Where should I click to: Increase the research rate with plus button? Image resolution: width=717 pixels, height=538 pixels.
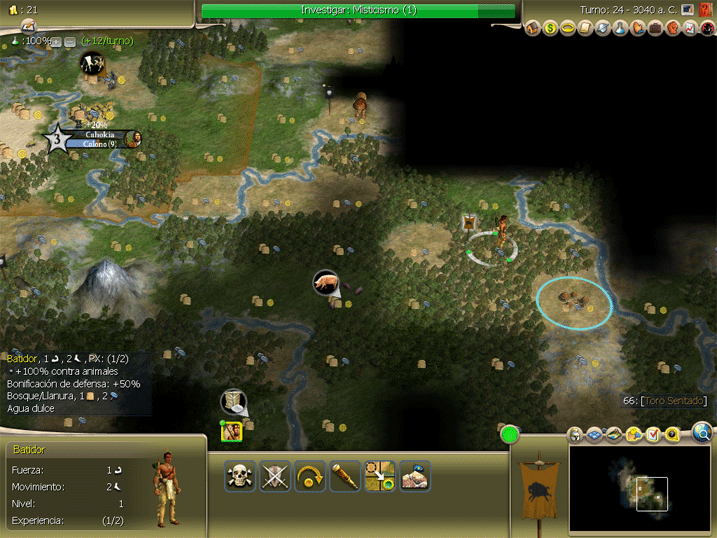click(56, 41)
